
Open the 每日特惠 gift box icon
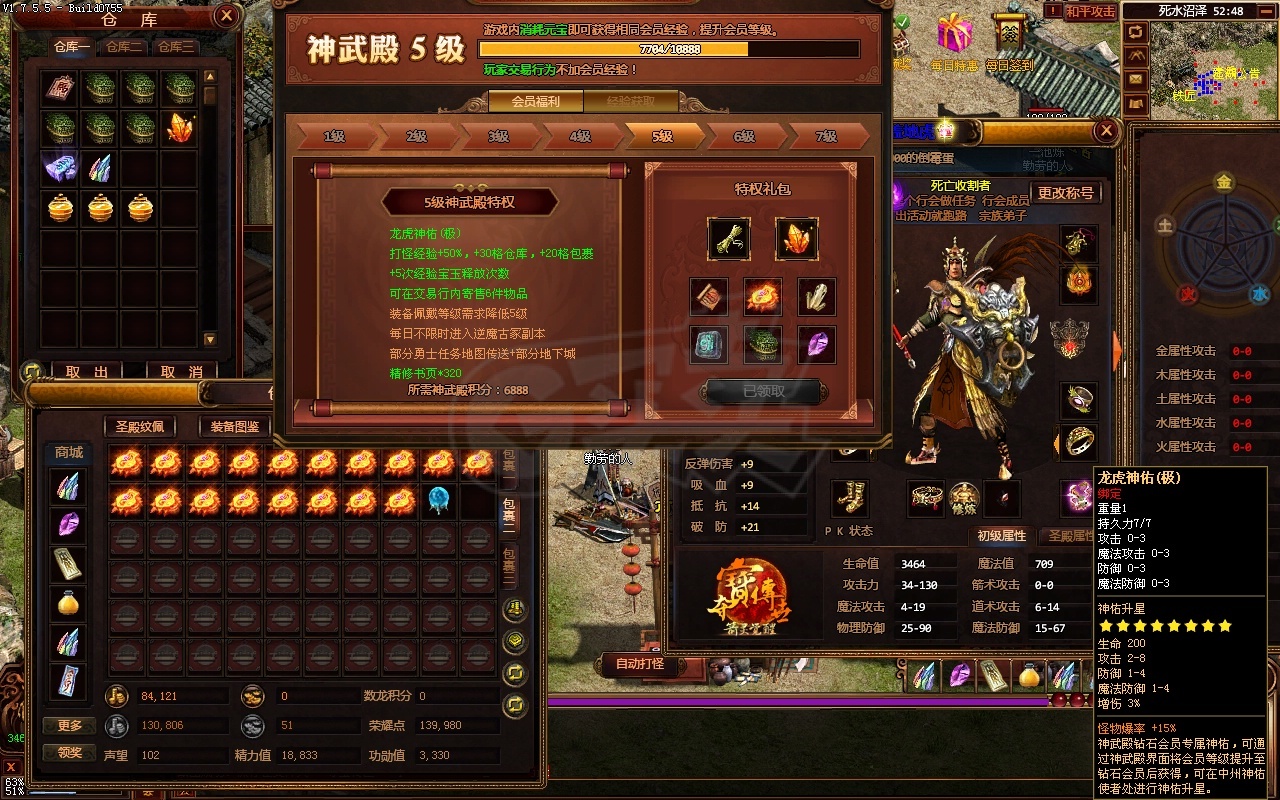coord(955,35)
